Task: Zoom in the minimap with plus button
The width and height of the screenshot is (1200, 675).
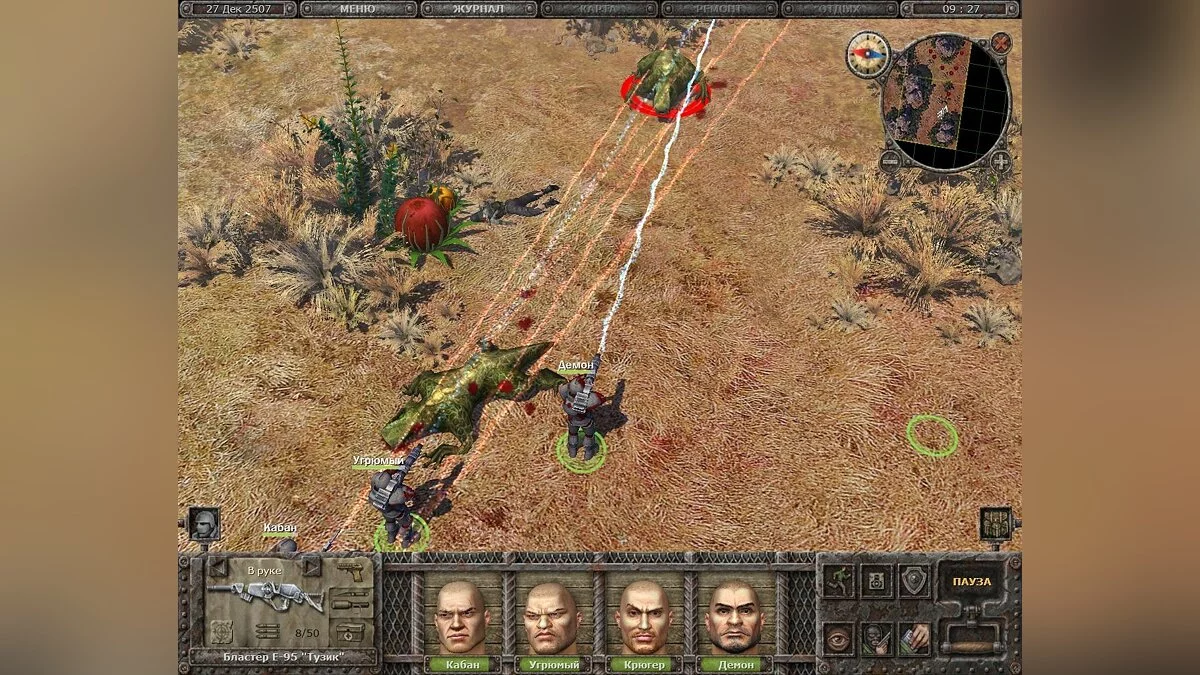Action: click(x=1001, y=160)
